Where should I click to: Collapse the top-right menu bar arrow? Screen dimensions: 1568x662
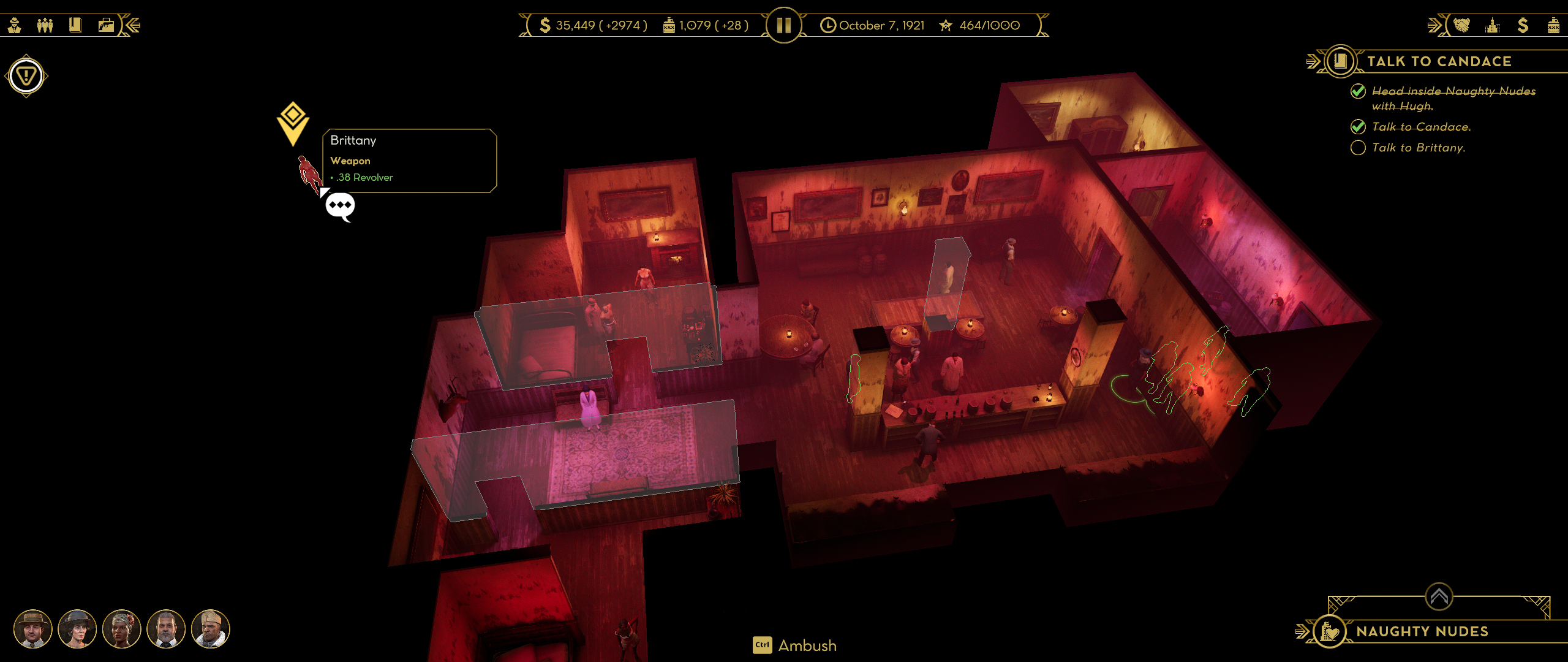pos(1434,25)
